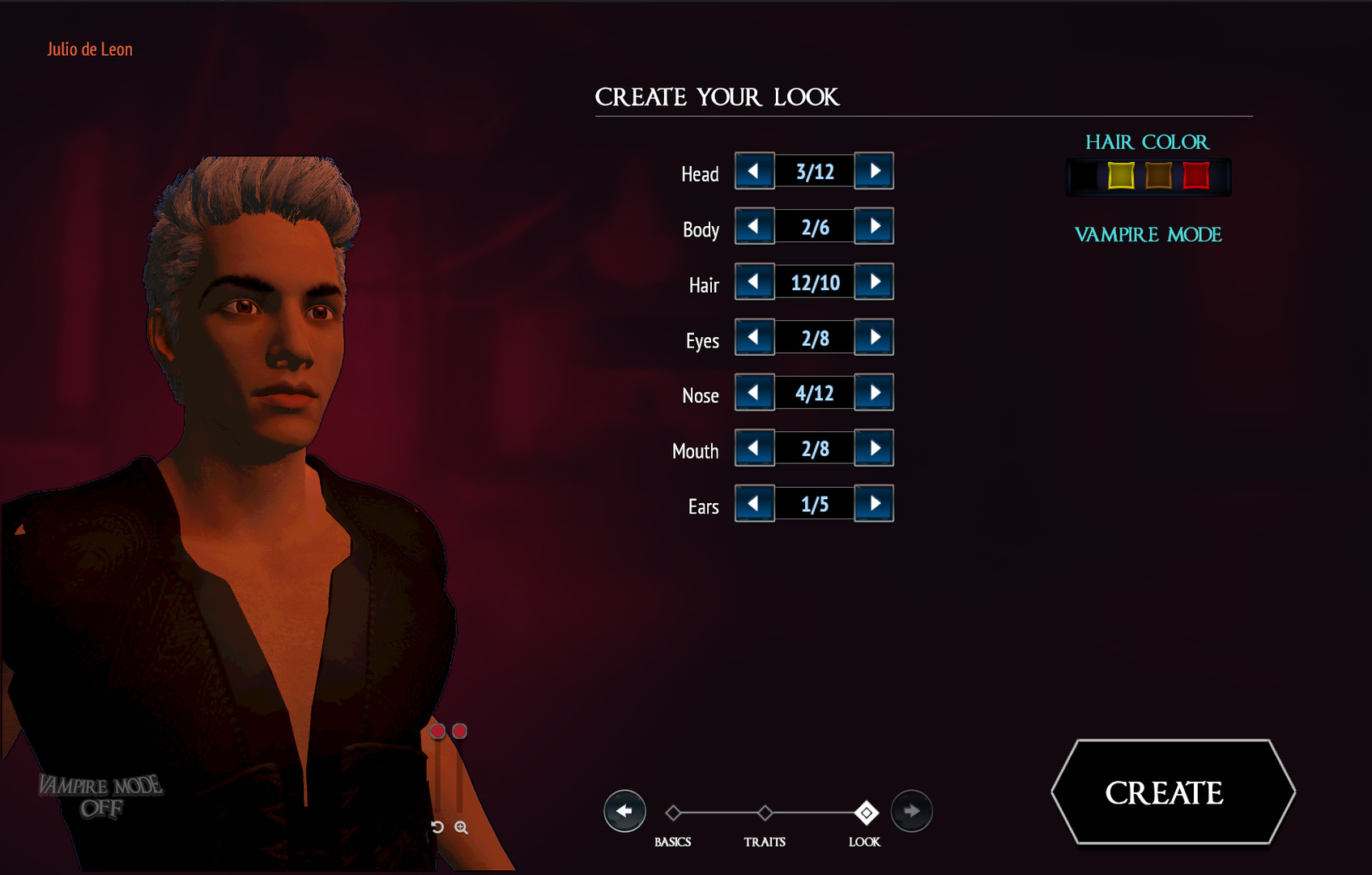Click the name Julio de Leon
Viewport: 1372px width, 875px height.
click(90, 49)
